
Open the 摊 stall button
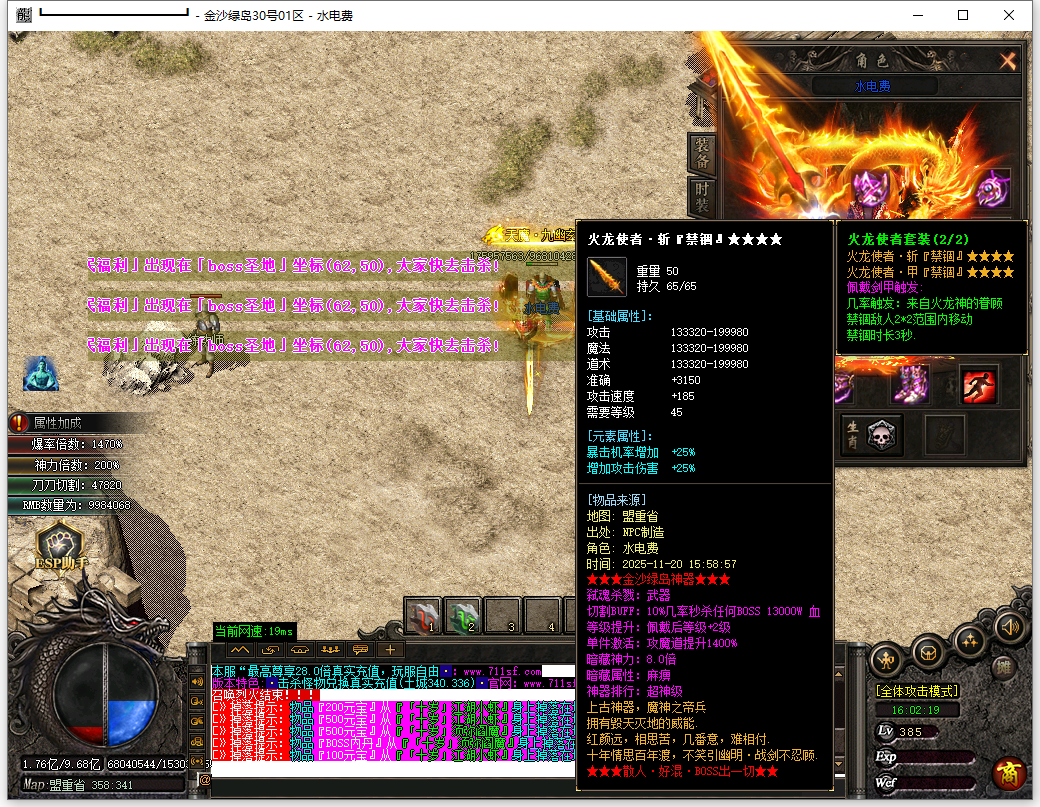click(1004, 668)
